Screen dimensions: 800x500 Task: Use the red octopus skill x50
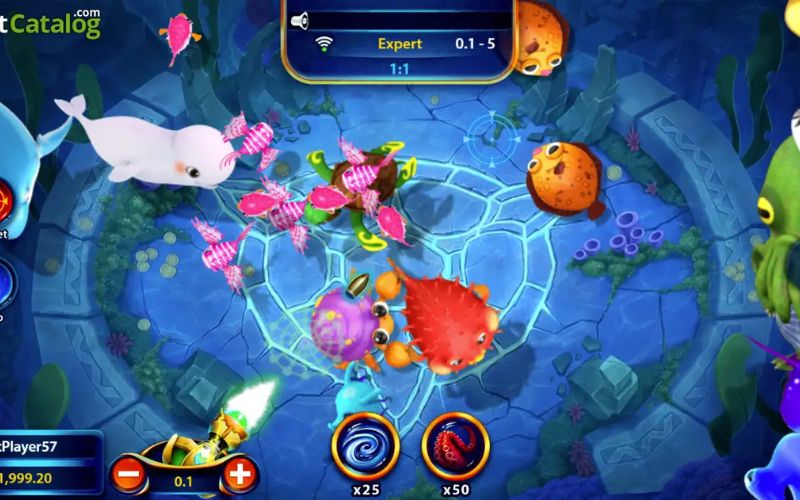455,444
